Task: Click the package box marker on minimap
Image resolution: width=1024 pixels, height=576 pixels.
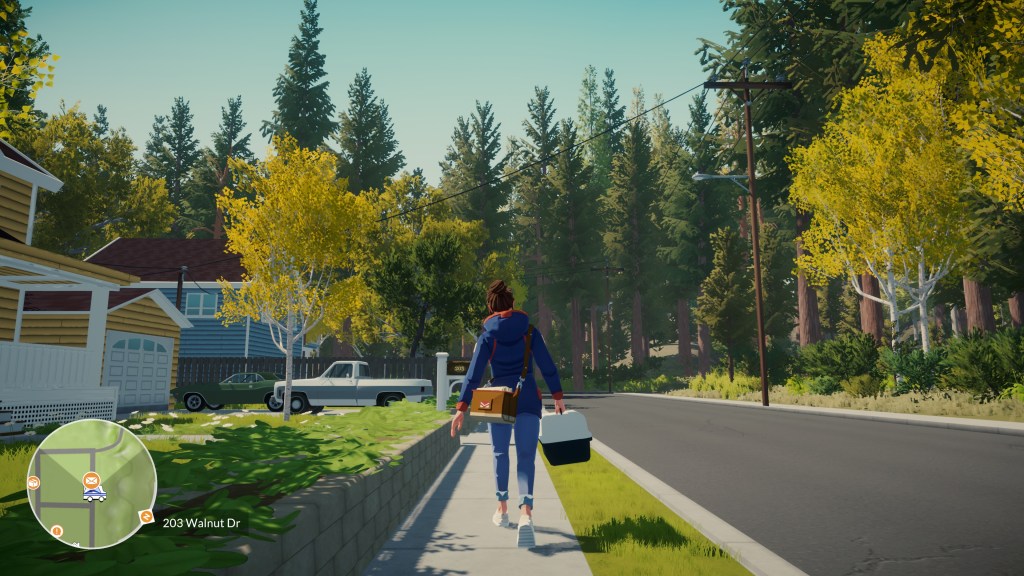Action: tap(34, 483)
